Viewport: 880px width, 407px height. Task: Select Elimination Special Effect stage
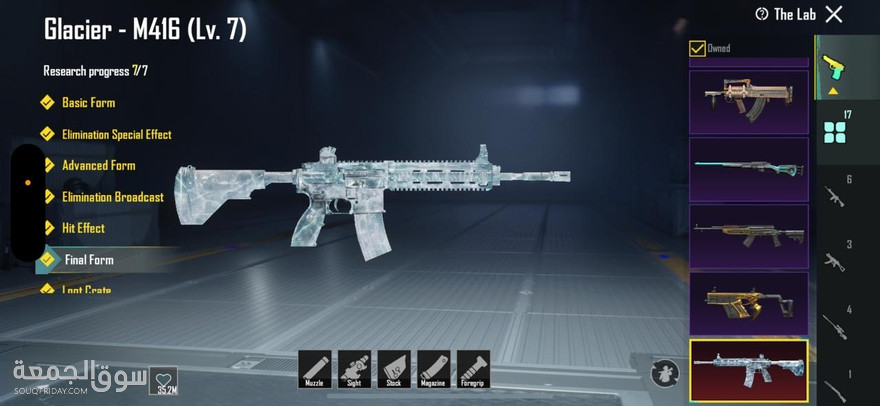tap(116, 134)
